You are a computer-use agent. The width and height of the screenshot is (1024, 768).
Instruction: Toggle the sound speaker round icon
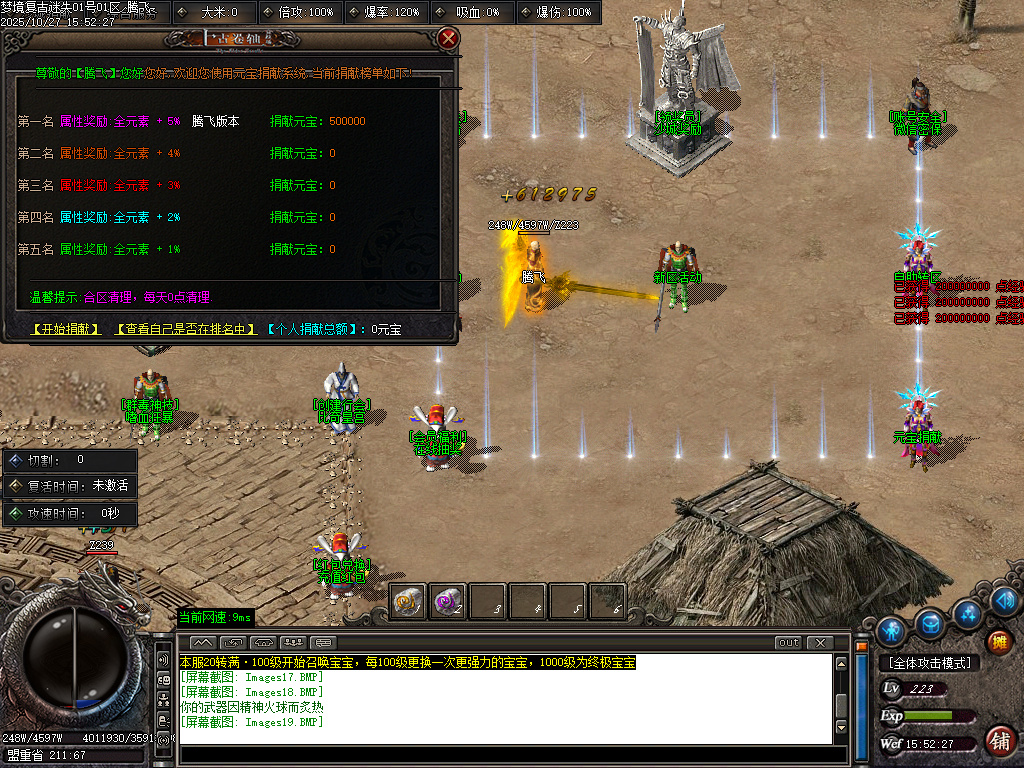click(x=1005, y=601)
